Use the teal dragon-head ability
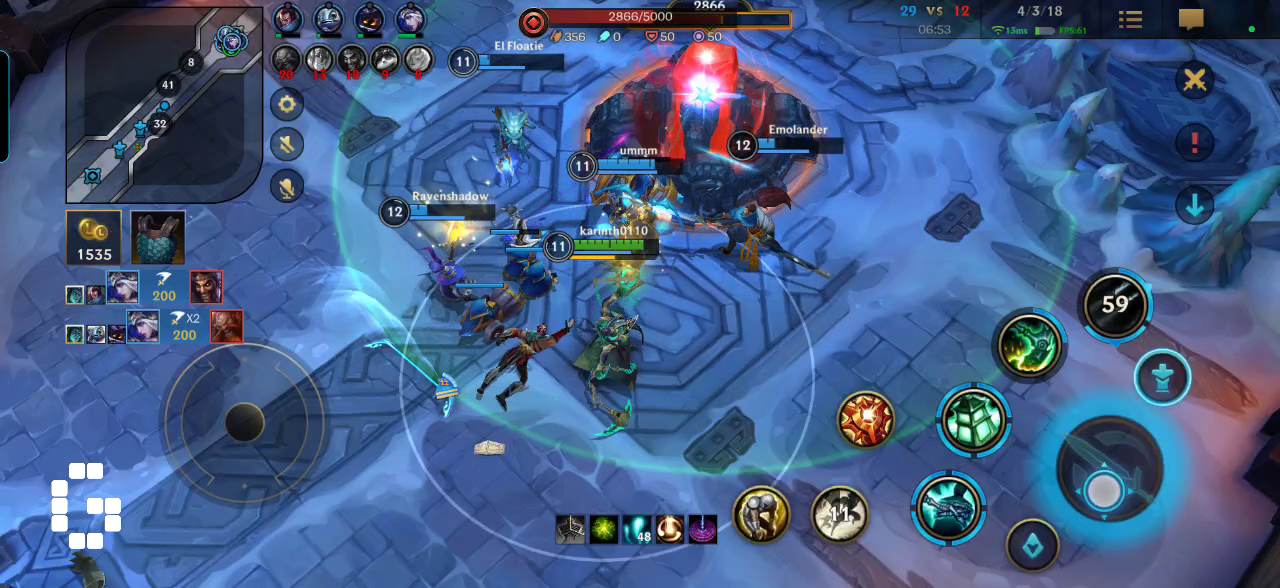The image size is (1280, 588). click(948, 507)
